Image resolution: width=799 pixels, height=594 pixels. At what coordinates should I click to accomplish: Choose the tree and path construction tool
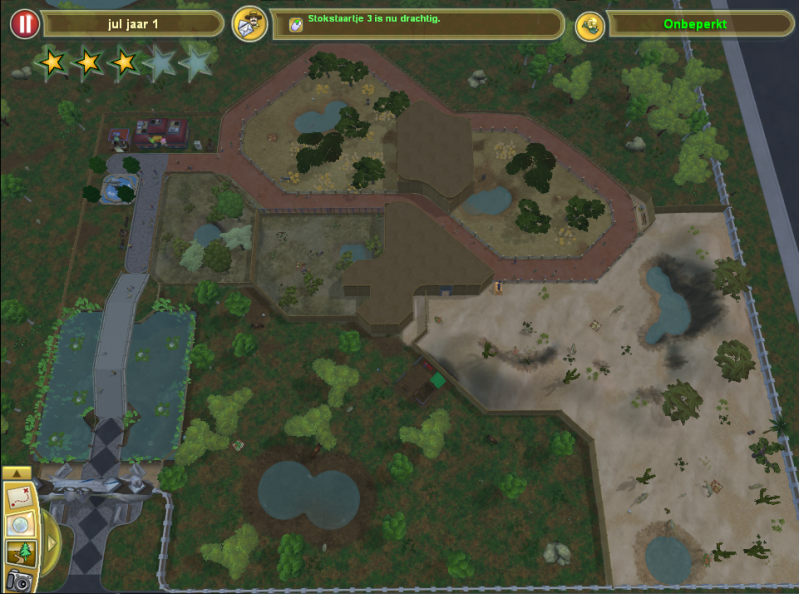click(19, 552)
